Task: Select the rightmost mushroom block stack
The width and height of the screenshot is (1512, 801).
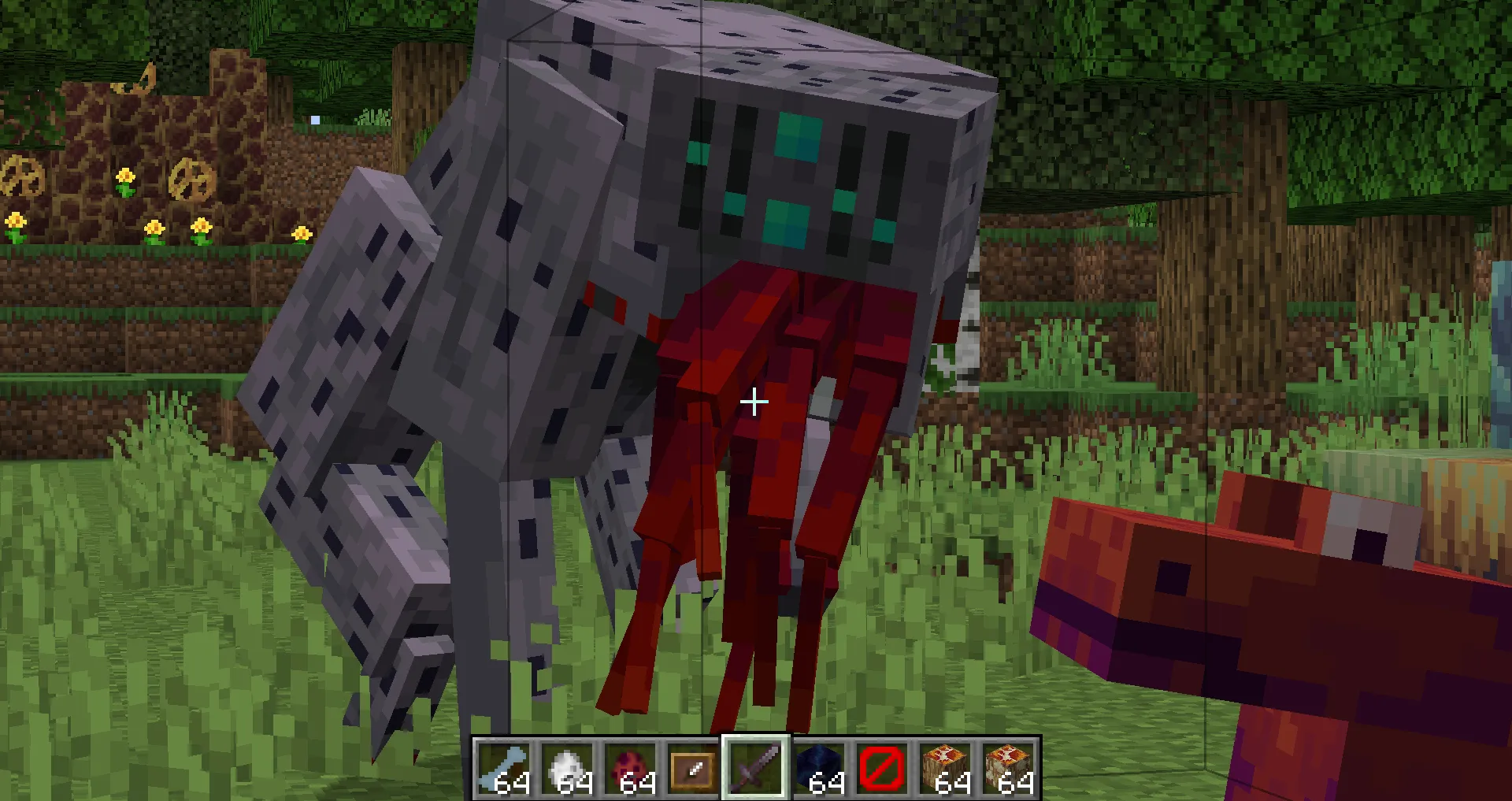Action: (x=1008, y=768)
